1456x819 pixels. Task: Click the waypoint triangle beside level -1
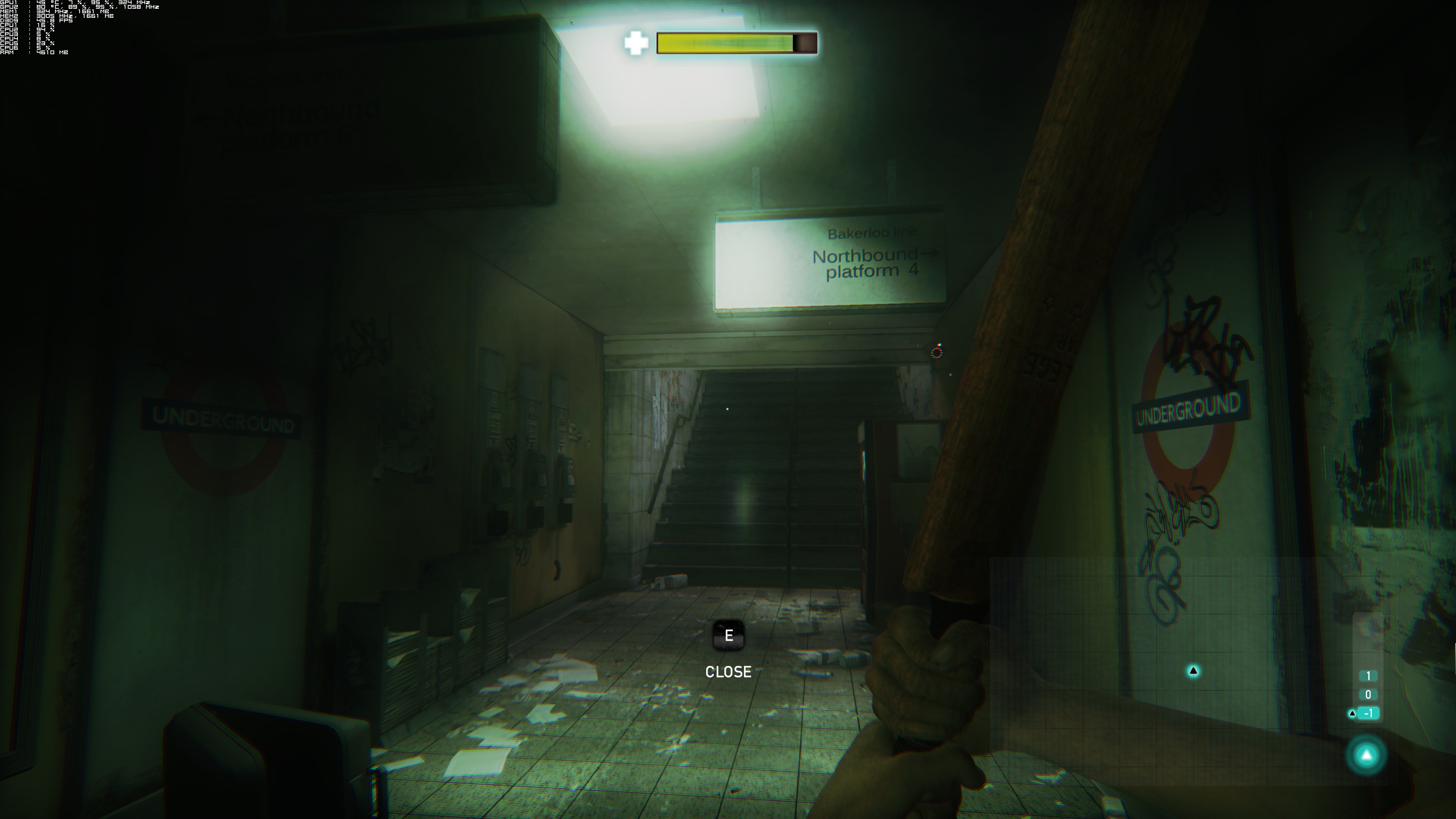tap(1352, 713)
